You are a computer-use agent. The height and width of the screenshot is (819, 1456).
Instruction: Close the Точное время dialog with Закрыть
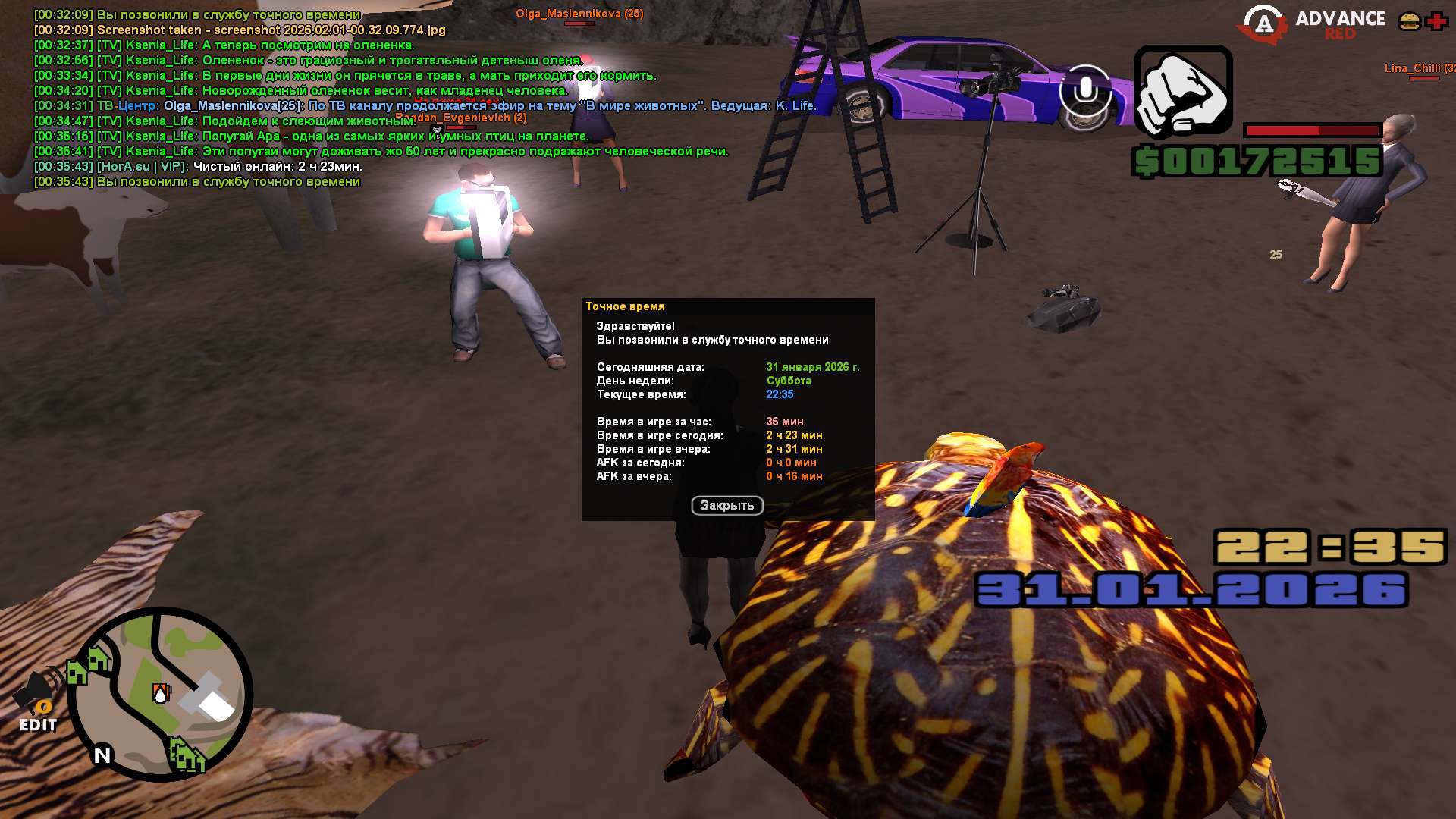tap(726, 505)
